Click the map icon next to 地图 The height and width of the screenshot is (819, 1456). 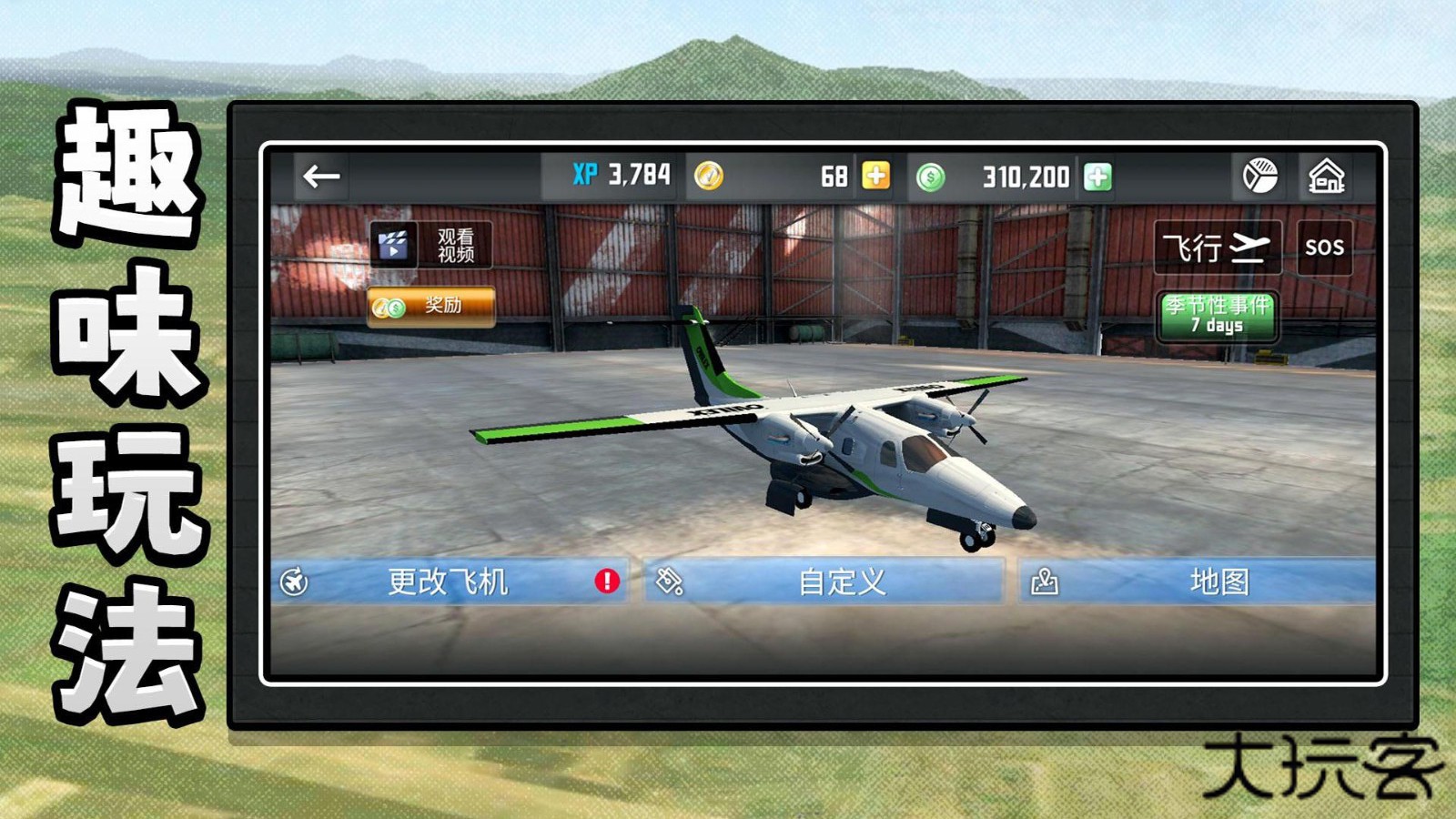[1046, 581]
